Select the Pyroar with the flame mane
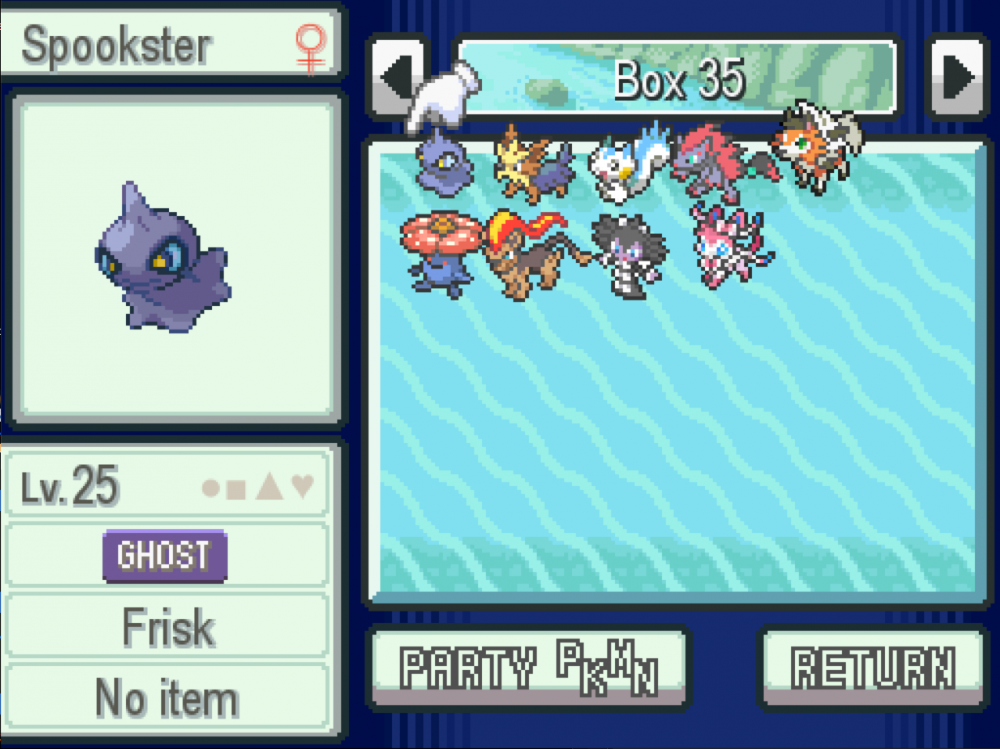1000x749 pixels. point(532,252)
